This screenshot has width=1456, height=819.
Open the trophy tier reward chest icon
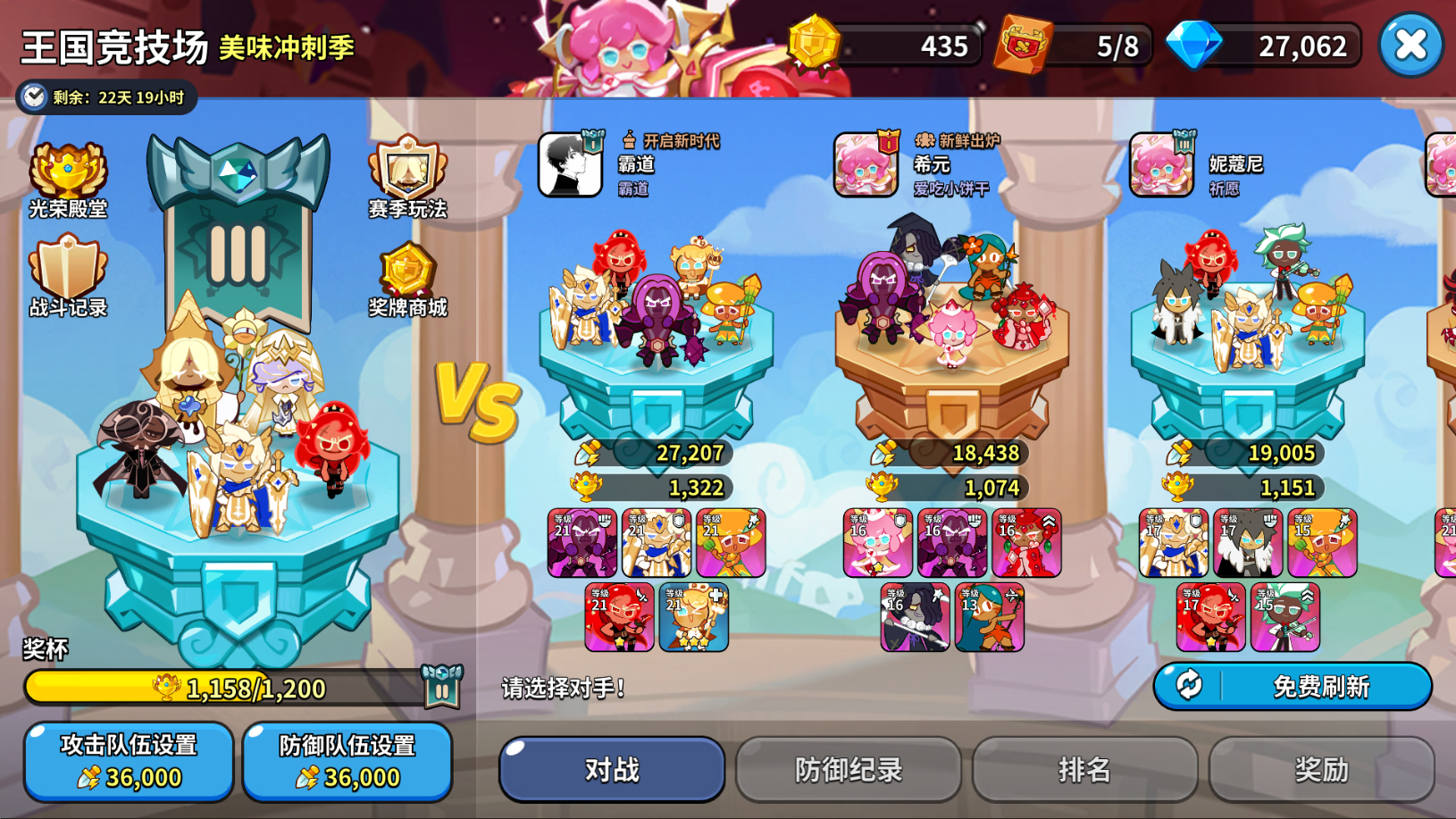click(441, 686)
